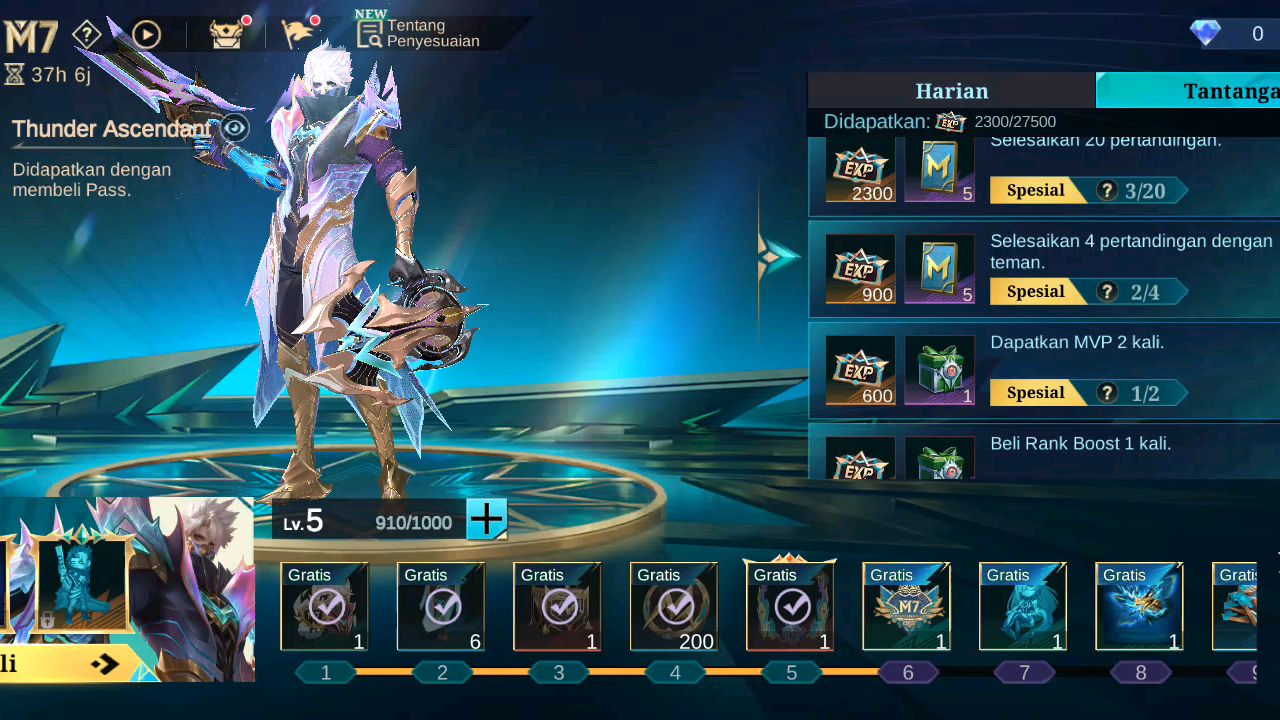The height and width of the screenshot is (720, 1280).
Task: Select the level 6 M7 emblem reward
Action: (x=907, y=607)
